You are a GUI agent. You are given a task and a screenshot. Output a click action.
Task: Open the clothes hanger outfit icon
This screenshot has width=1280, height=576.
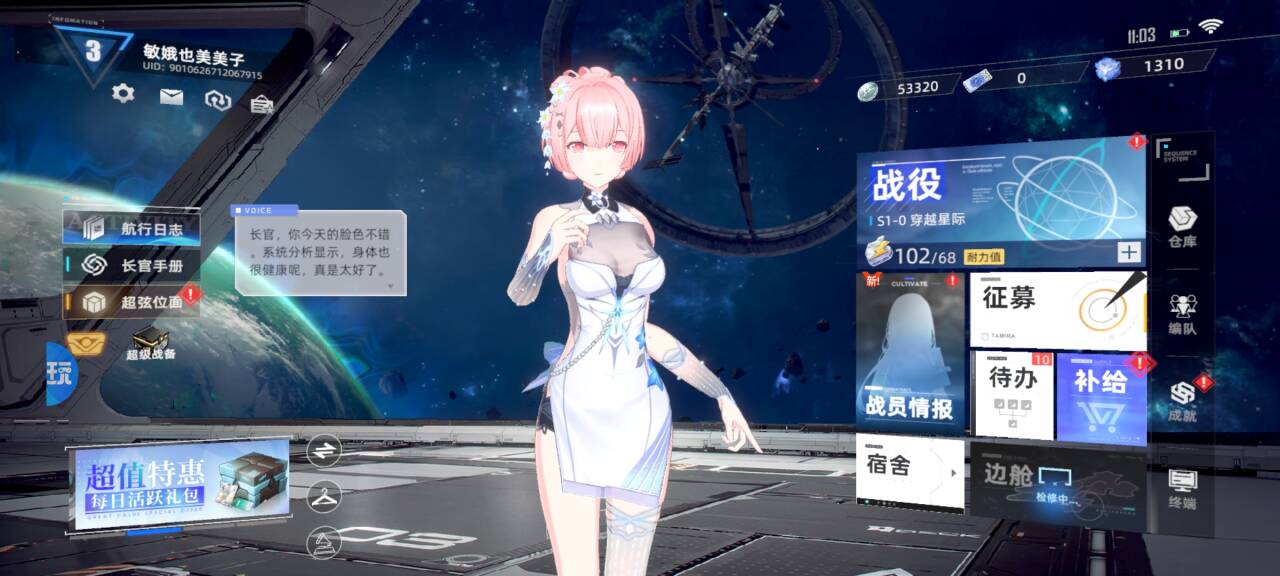click(x=324, y=495)
